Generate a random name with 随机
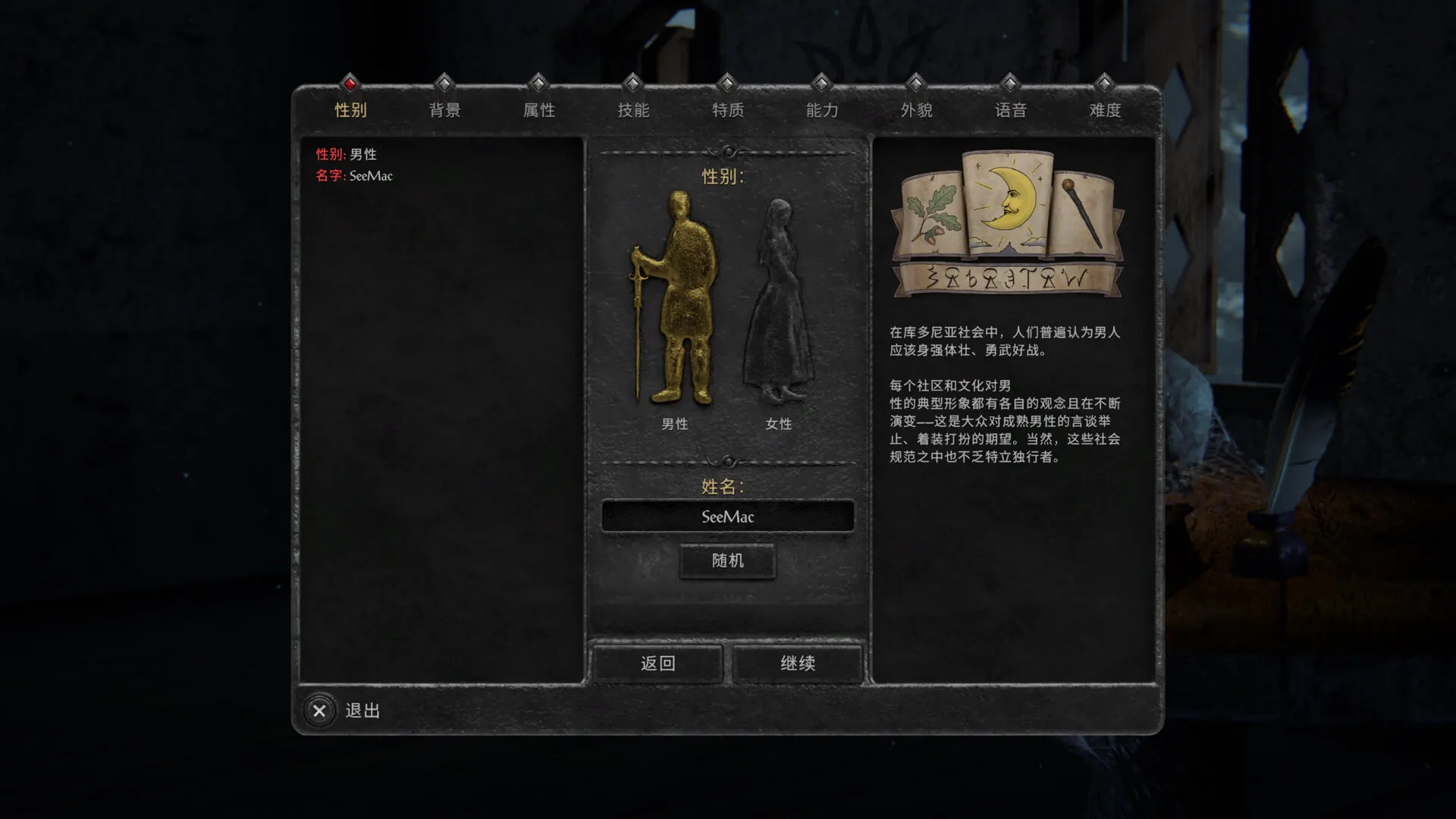Screen dimensions: 1456x819 [728, 561]
